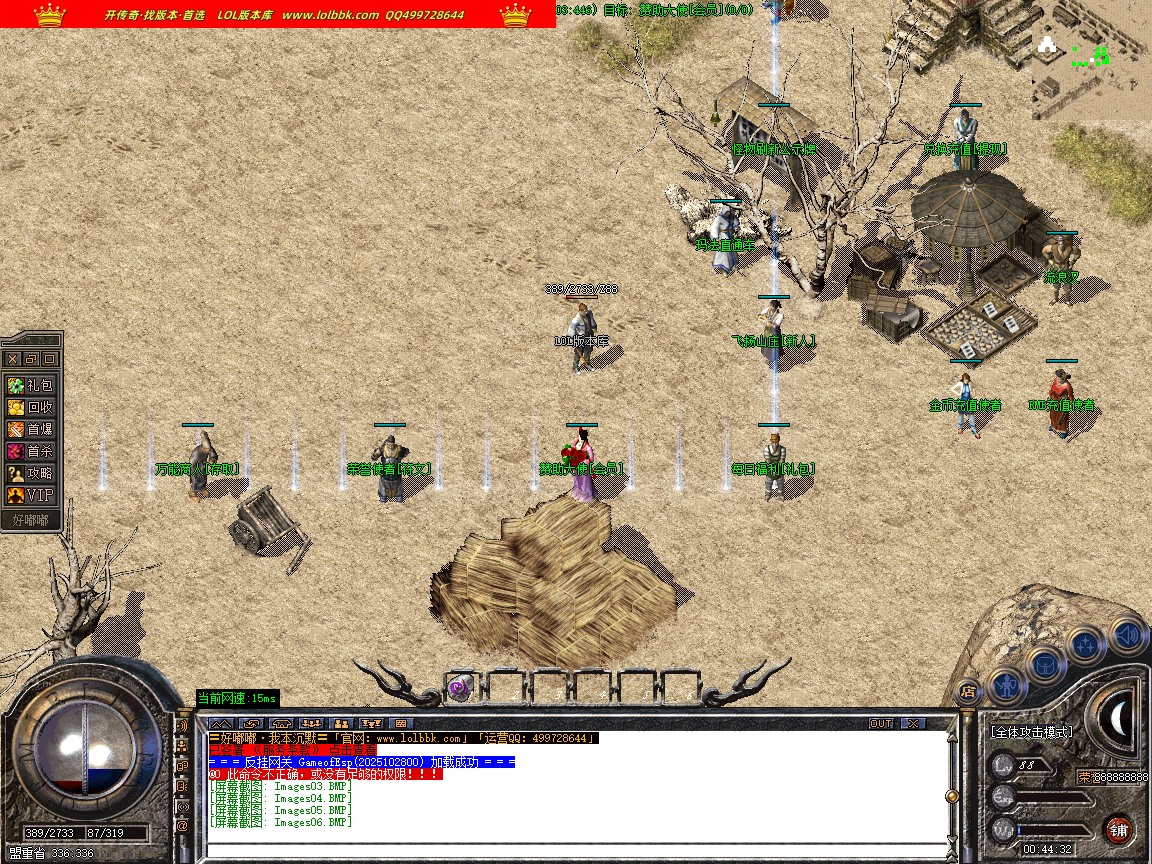The width and height of the screenshot is (1152, 864).
Task: Select the 首杀 first-kill entry
Action: coord(31,451)
